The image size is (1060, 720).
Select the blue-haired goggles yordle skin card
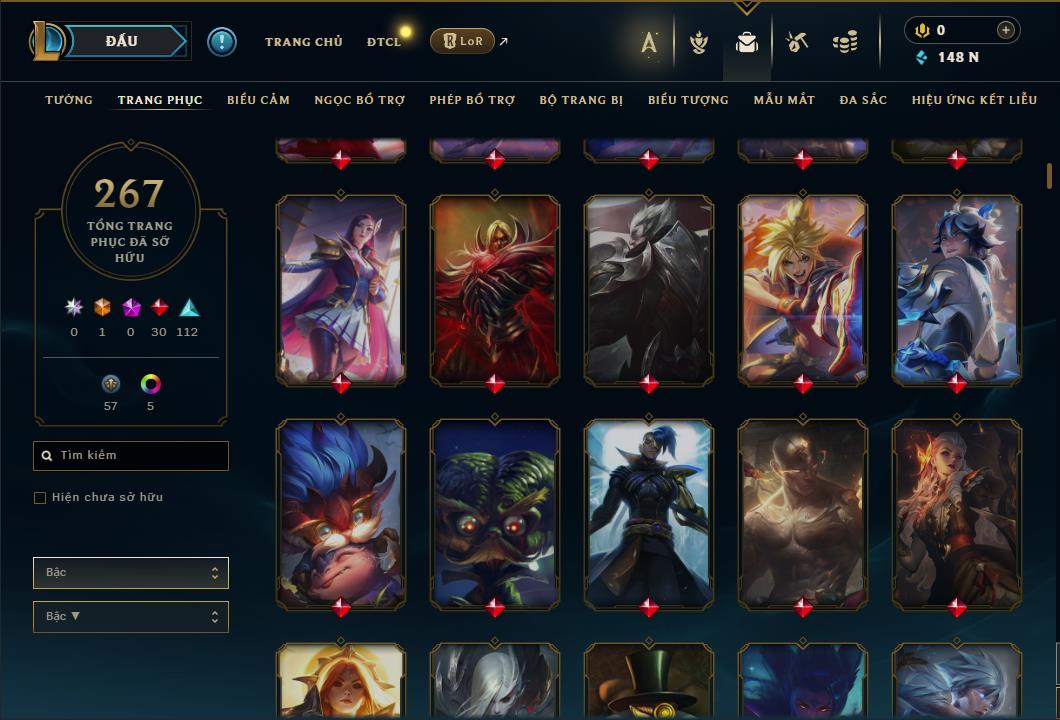(341, 512)
